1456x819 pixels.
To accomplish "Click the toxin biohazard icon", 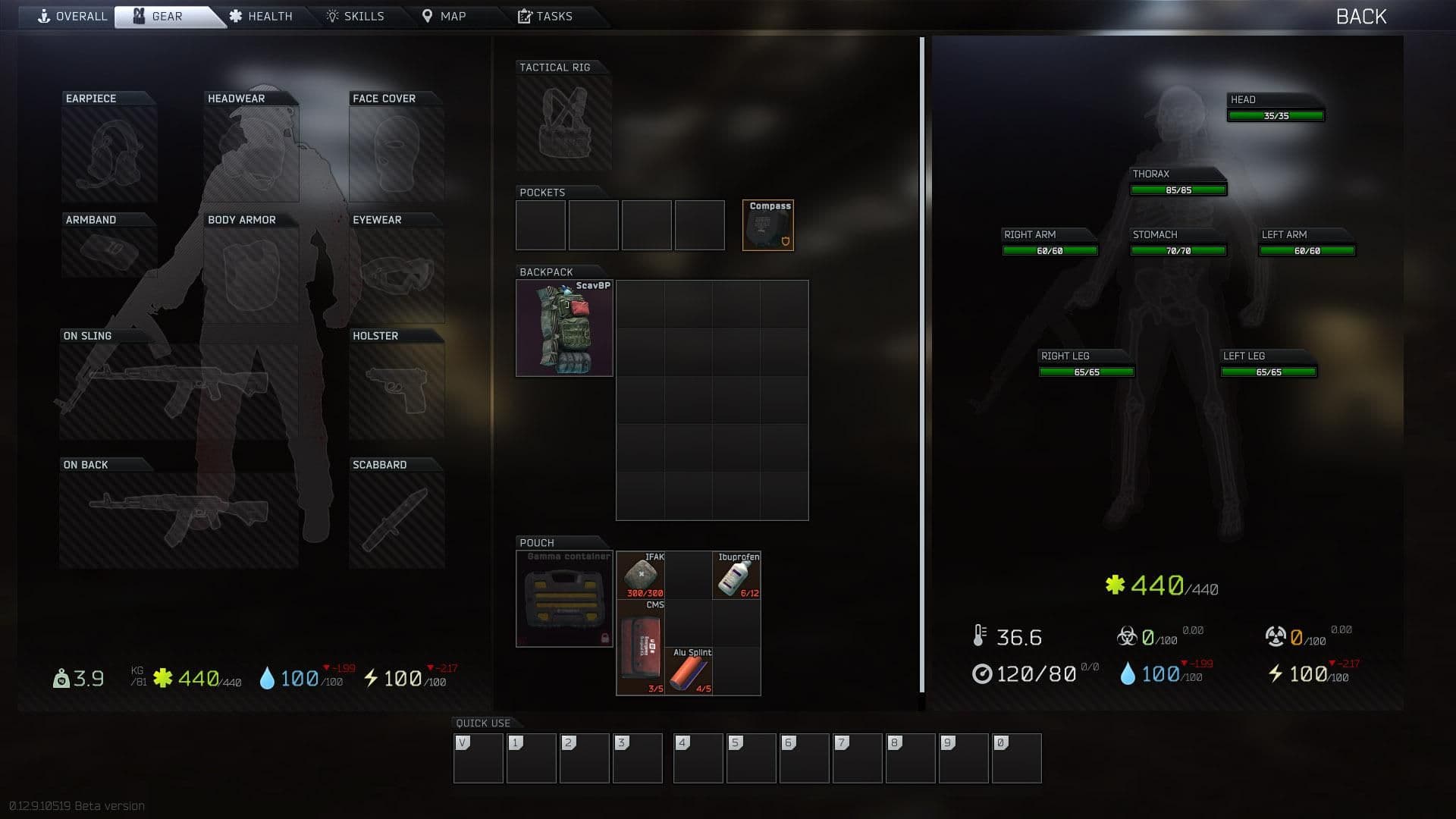I will coord(1128,635).
